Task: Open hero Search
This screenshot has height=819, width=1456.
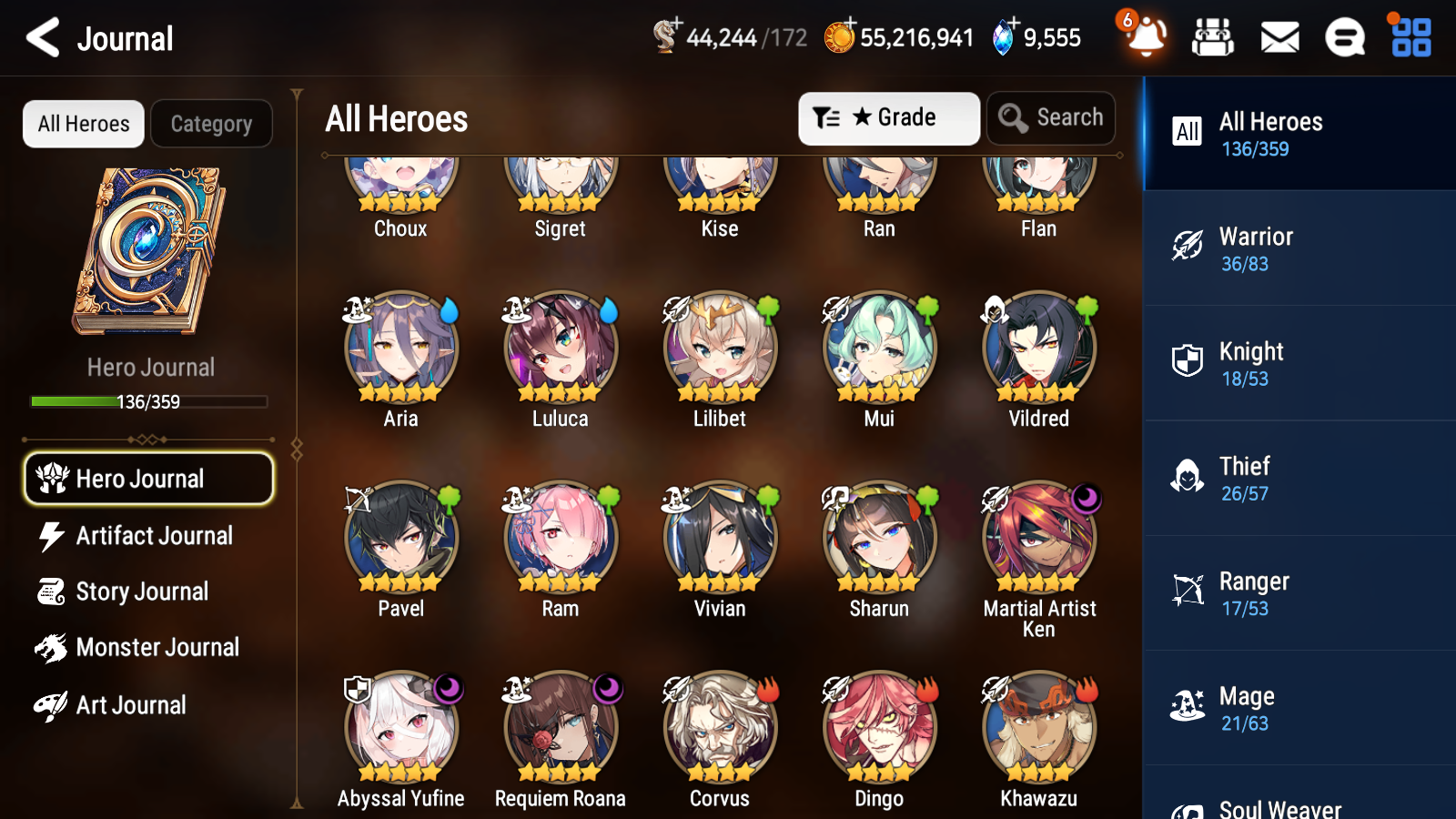Action: tap(1051, 117)
